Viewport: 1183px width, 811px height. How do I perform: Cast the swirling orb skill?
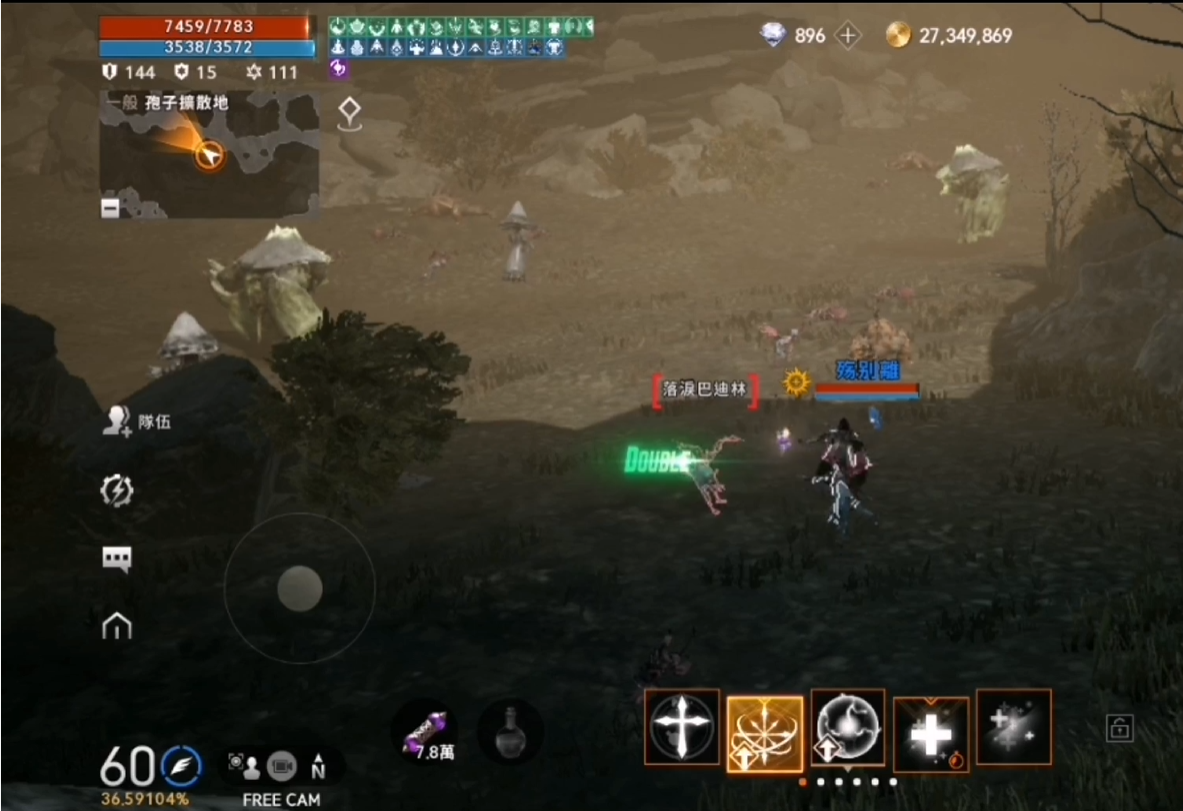[x=847, y=727]
